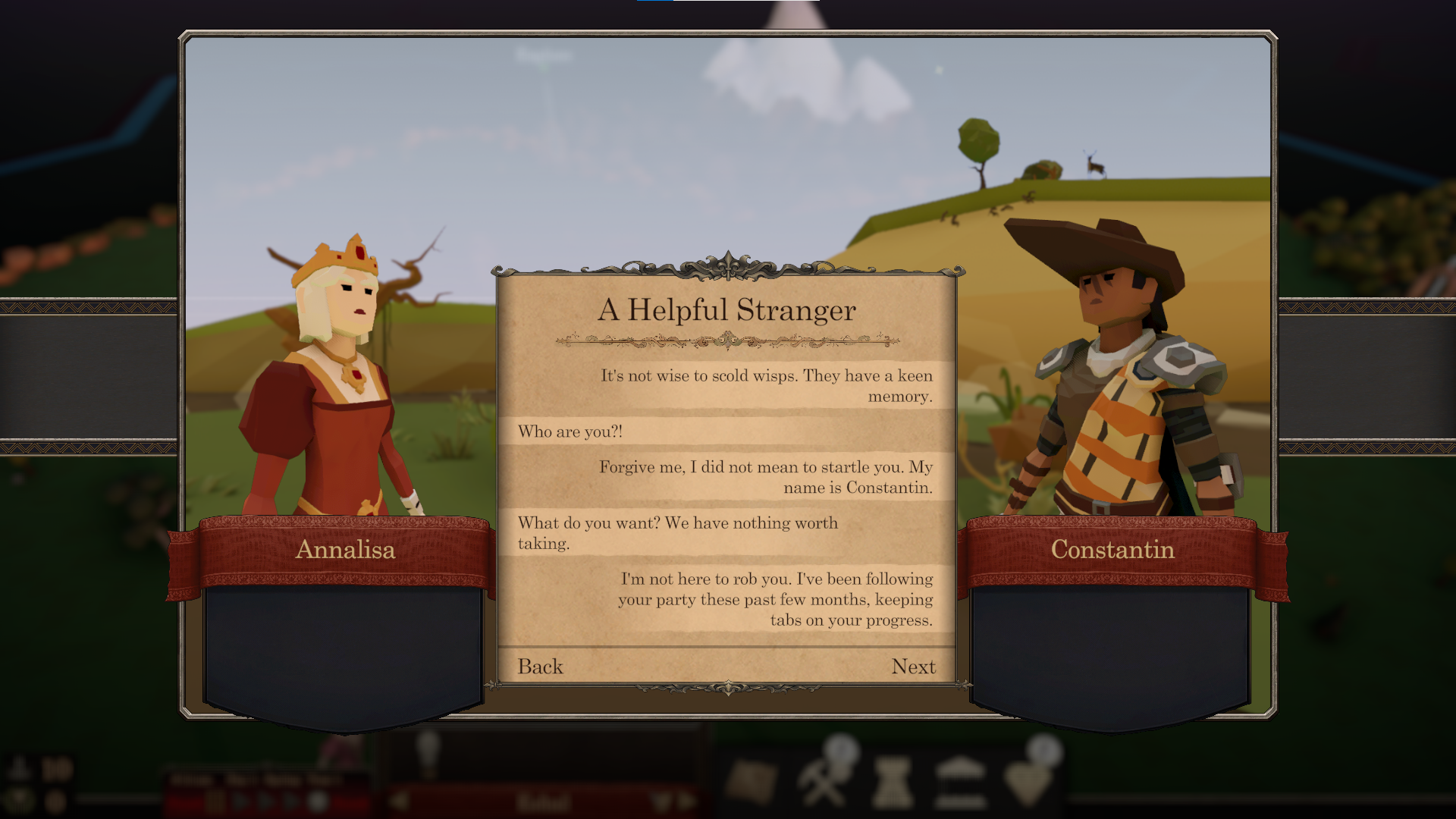Advance dialogue with the Next button

(x=913, y=667)
